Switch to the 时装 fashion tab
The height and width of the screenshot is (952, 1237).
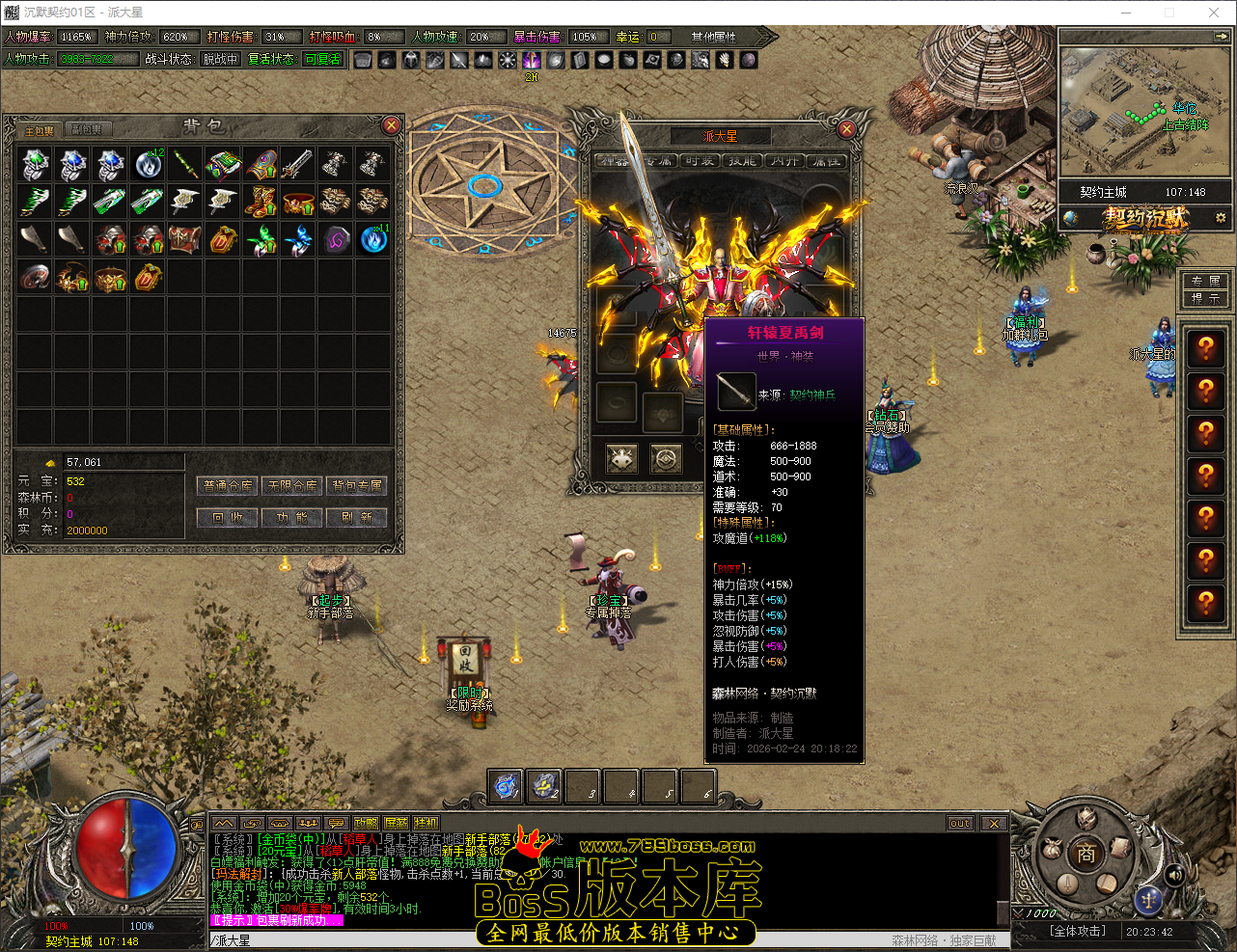[x=701, y=161]
